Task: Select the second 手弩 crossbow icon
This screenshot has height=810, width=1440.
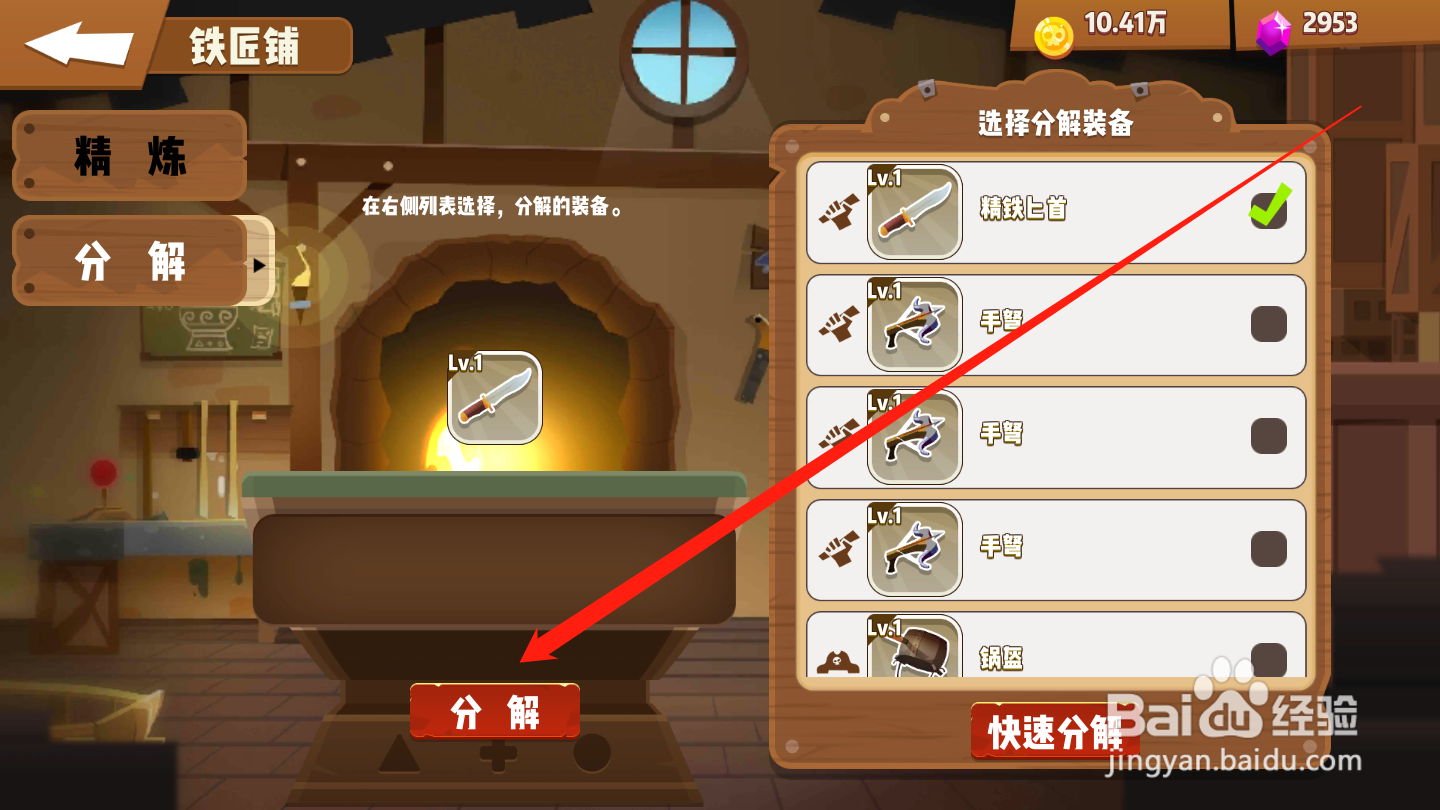Action: pyautogui.click(x=915, y=437)
